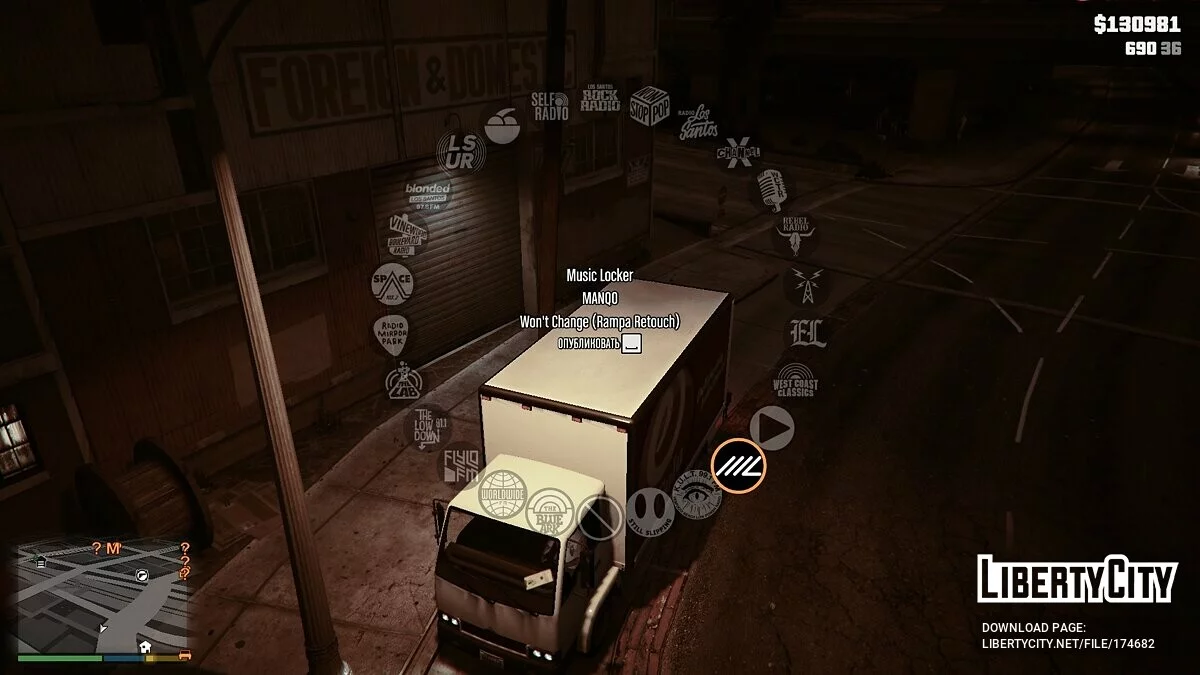
Task: Select Worldwide FM globe station
Action: pos(502,494)
